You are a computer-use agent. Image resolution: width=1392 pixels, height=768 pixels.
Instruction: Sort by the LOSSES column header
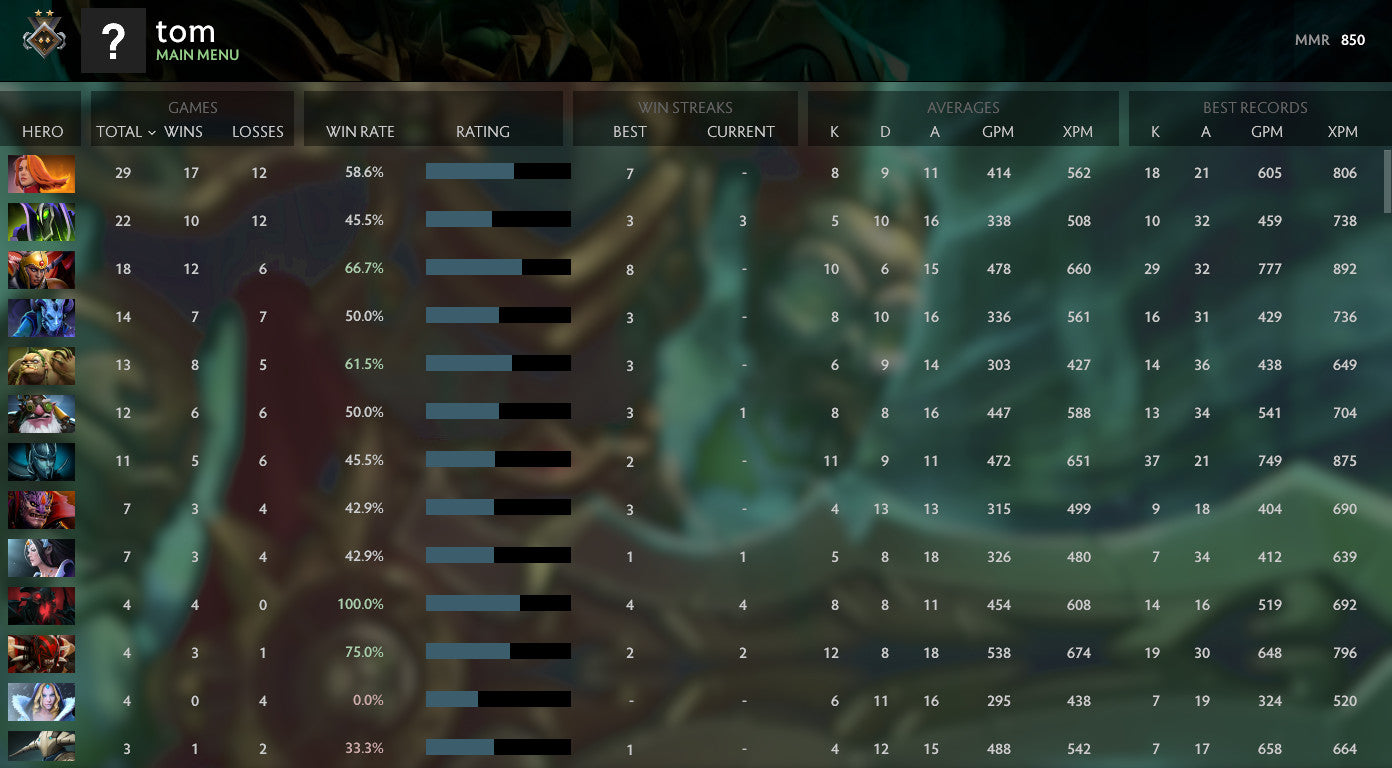tap(258, 132)
